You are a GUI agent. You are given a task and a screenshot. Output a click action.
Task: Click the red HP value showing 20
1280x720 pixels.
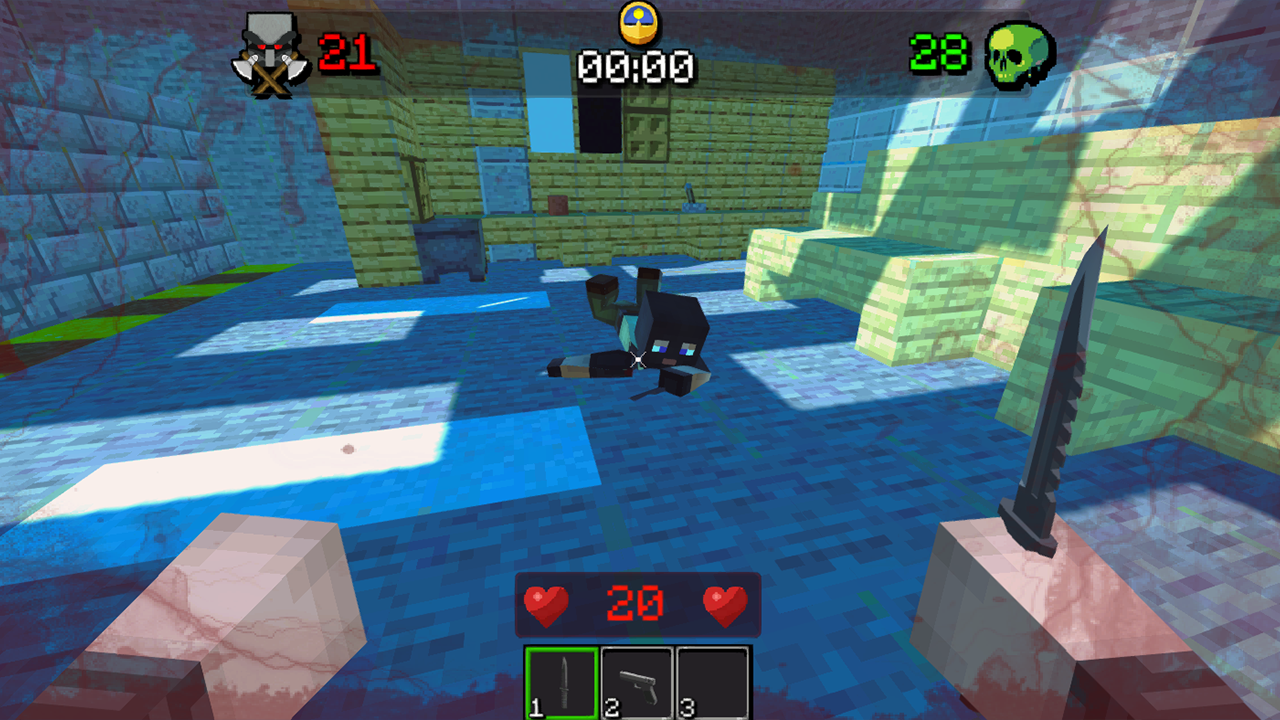[637, 603]
